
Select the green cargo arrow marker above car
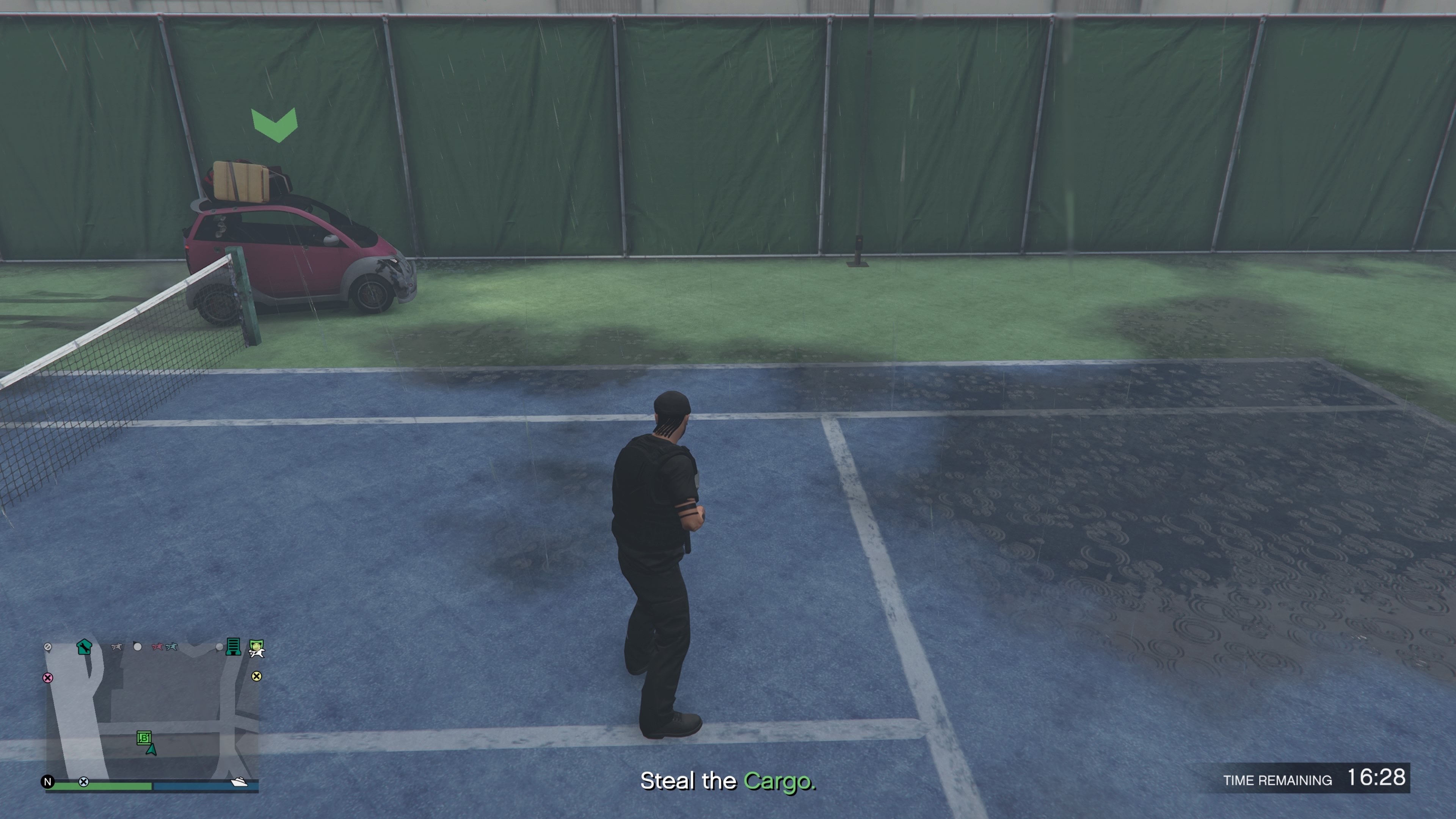275,124
